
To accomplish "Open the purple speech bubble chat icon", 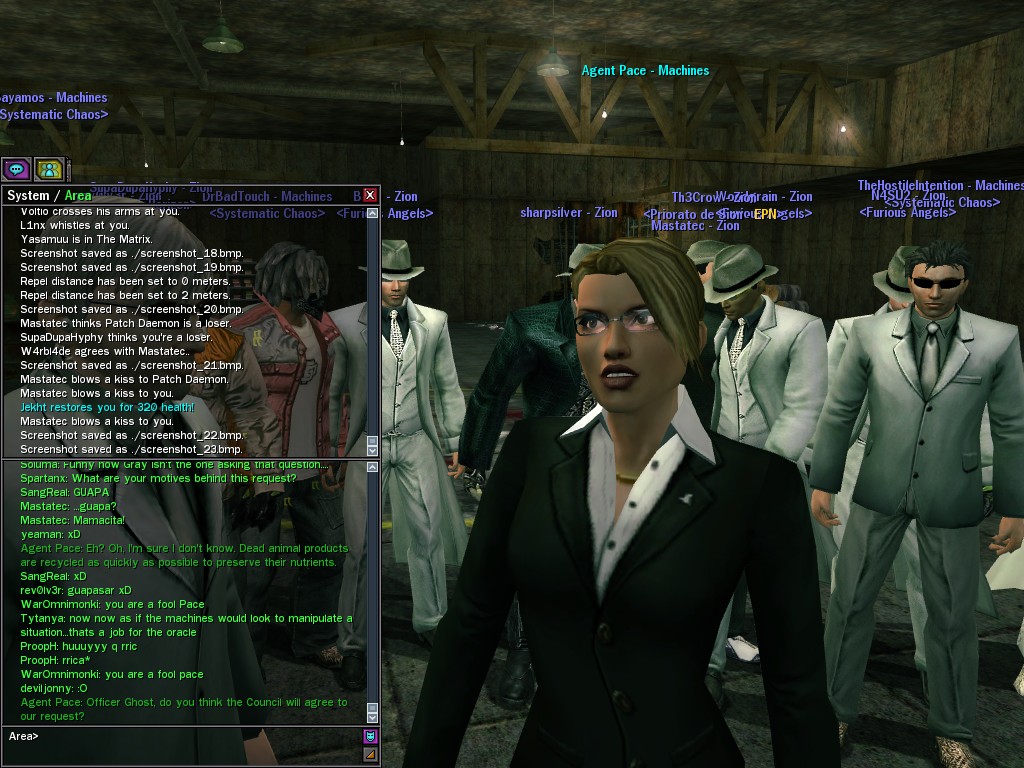I will click(16, 169).
